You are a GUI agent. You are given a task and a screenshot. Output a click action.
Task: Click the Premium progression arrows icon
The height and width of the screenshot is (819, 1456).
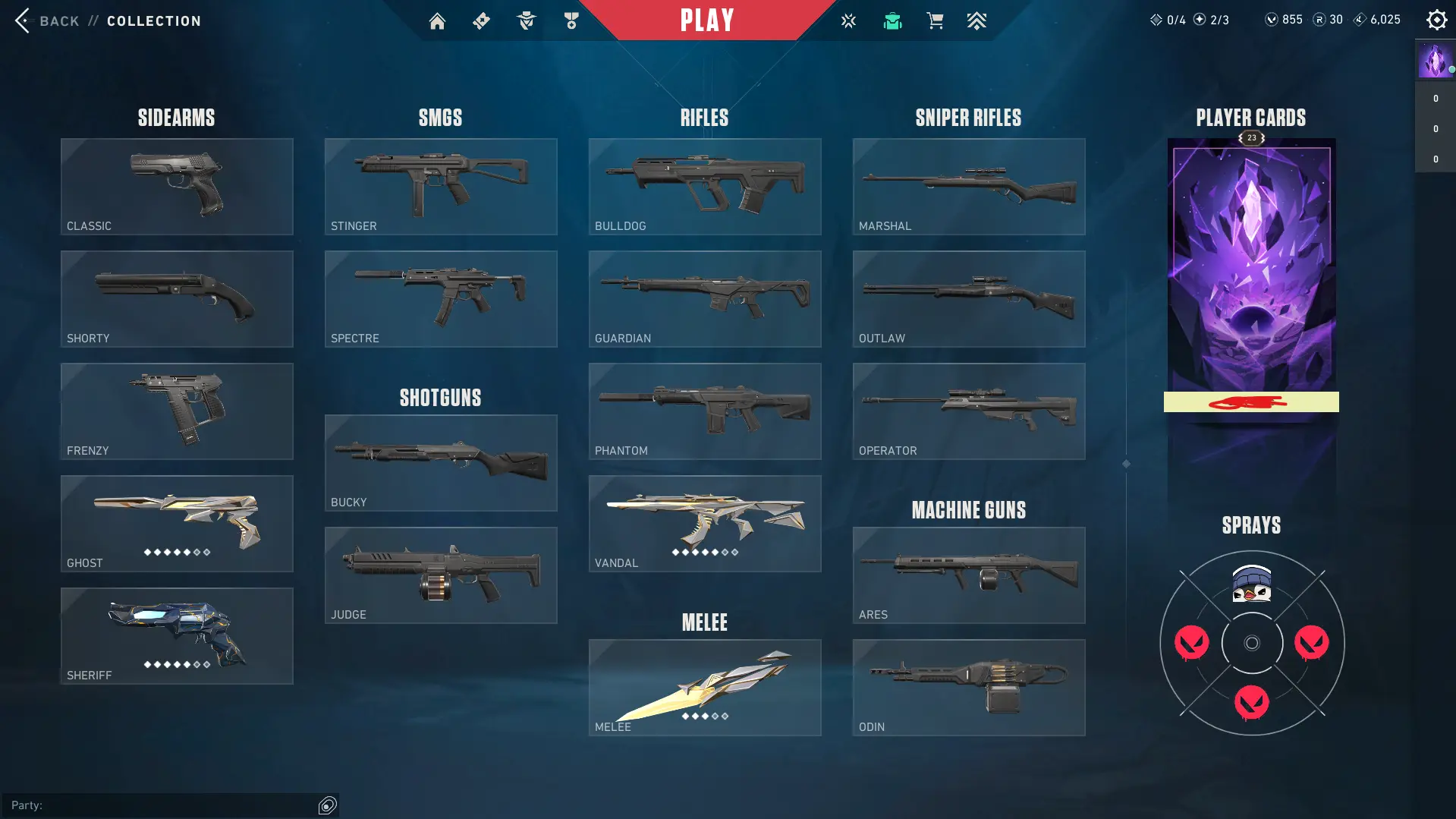(x=977, y=20)
